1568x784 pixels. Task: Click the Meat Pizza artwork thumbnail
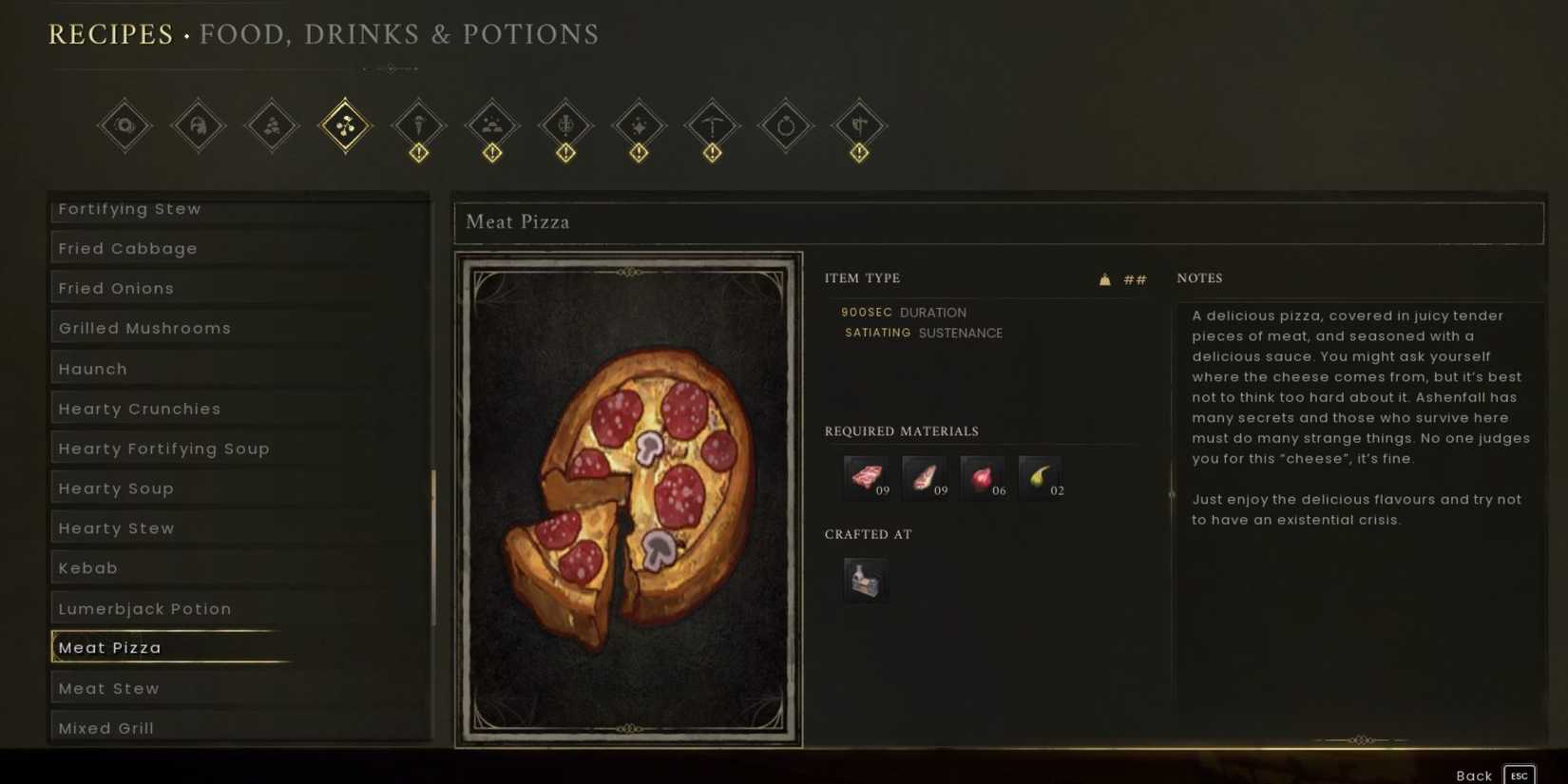click(x=629, y=497)
